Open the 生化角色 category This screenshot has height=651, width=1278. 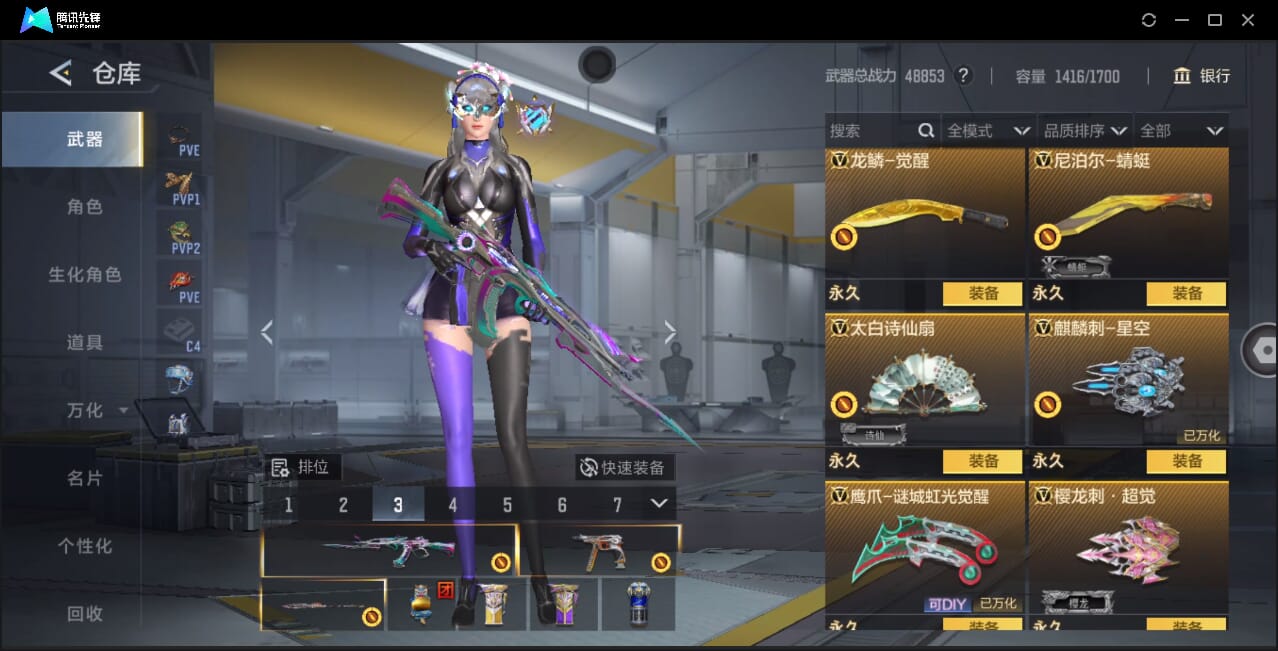point(85,274)
